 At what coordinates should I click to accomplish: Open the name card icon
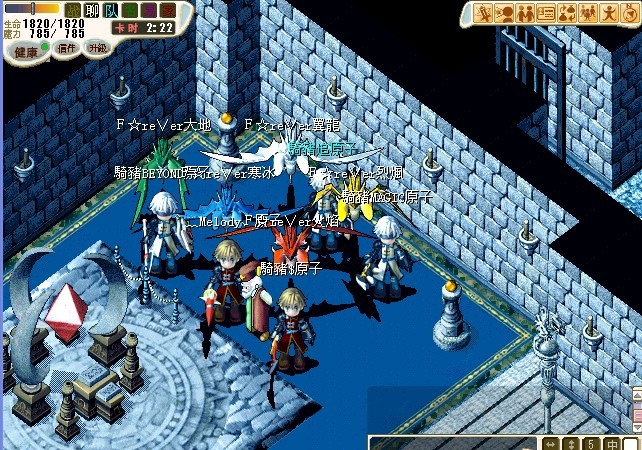[x=546, y=13]
